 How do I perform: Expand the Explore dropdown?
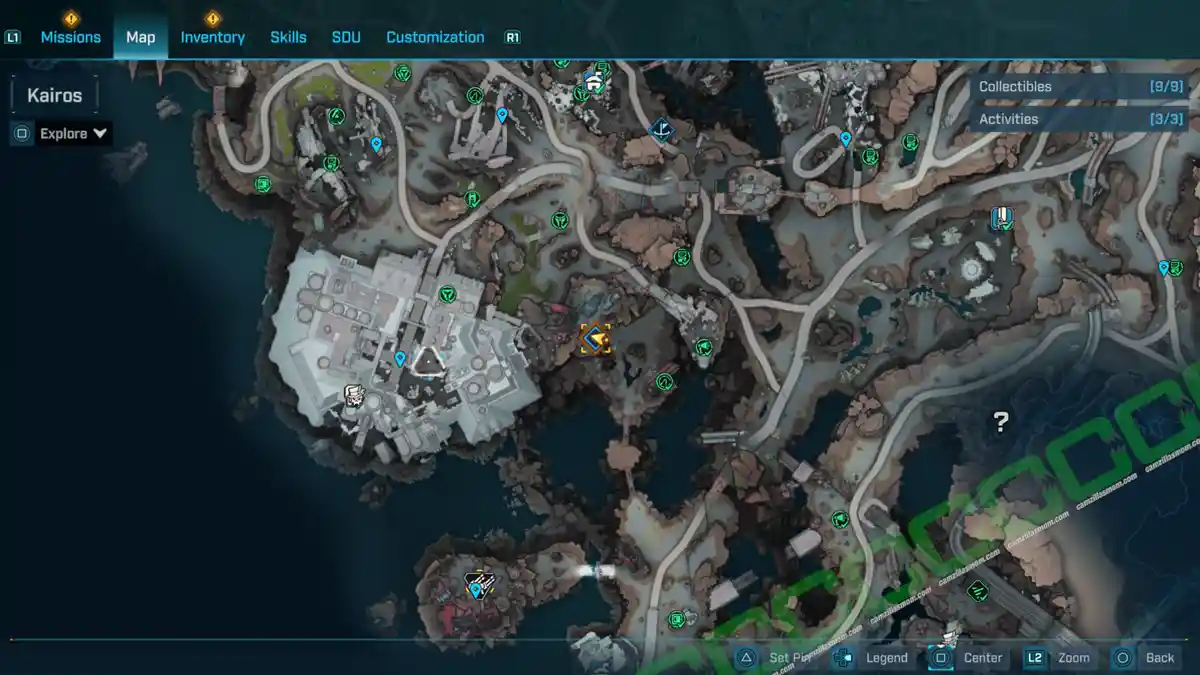coord(73,133)
